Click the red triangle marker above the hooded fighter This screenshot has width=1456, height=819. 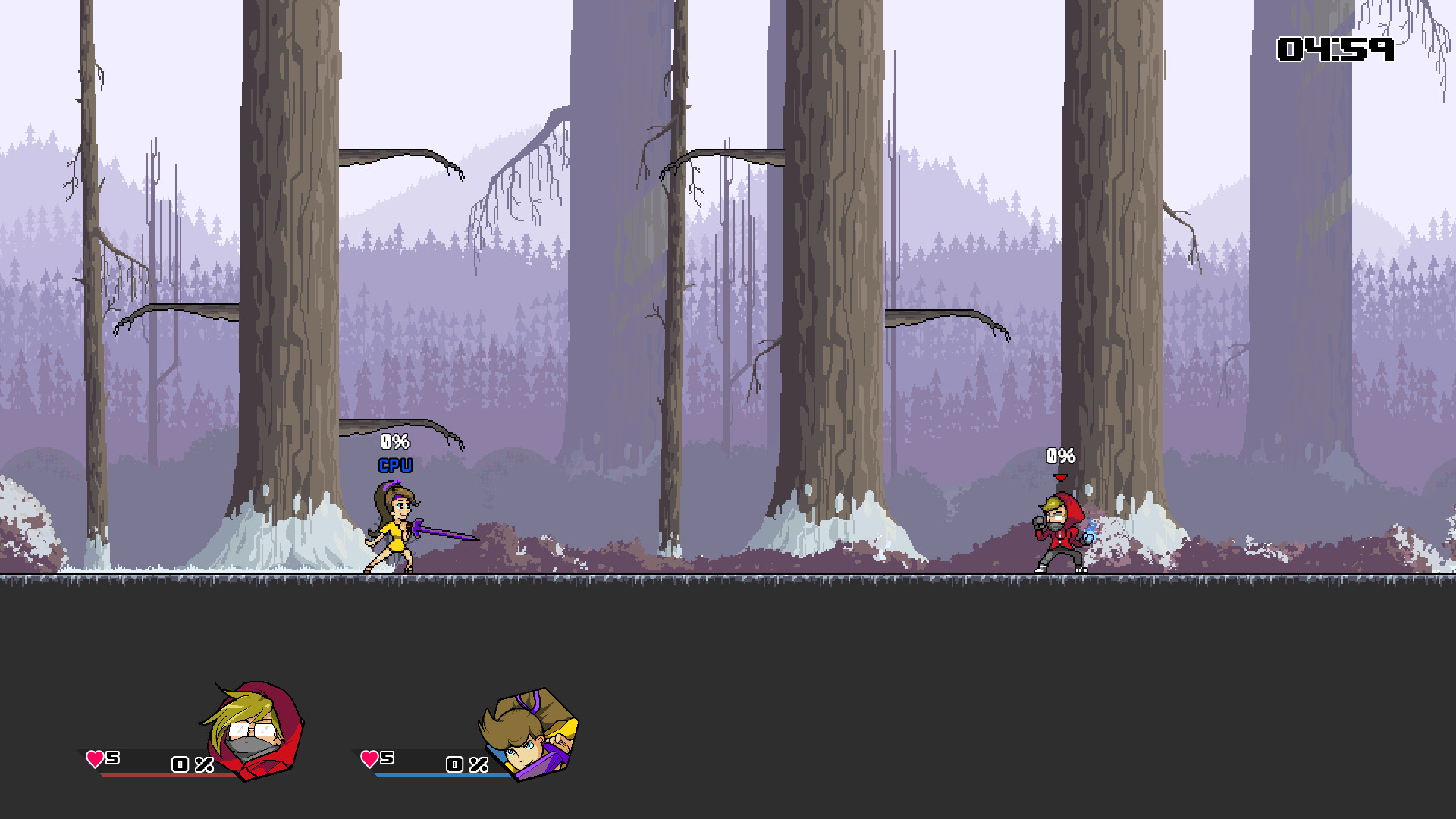tap(1060, 478)
